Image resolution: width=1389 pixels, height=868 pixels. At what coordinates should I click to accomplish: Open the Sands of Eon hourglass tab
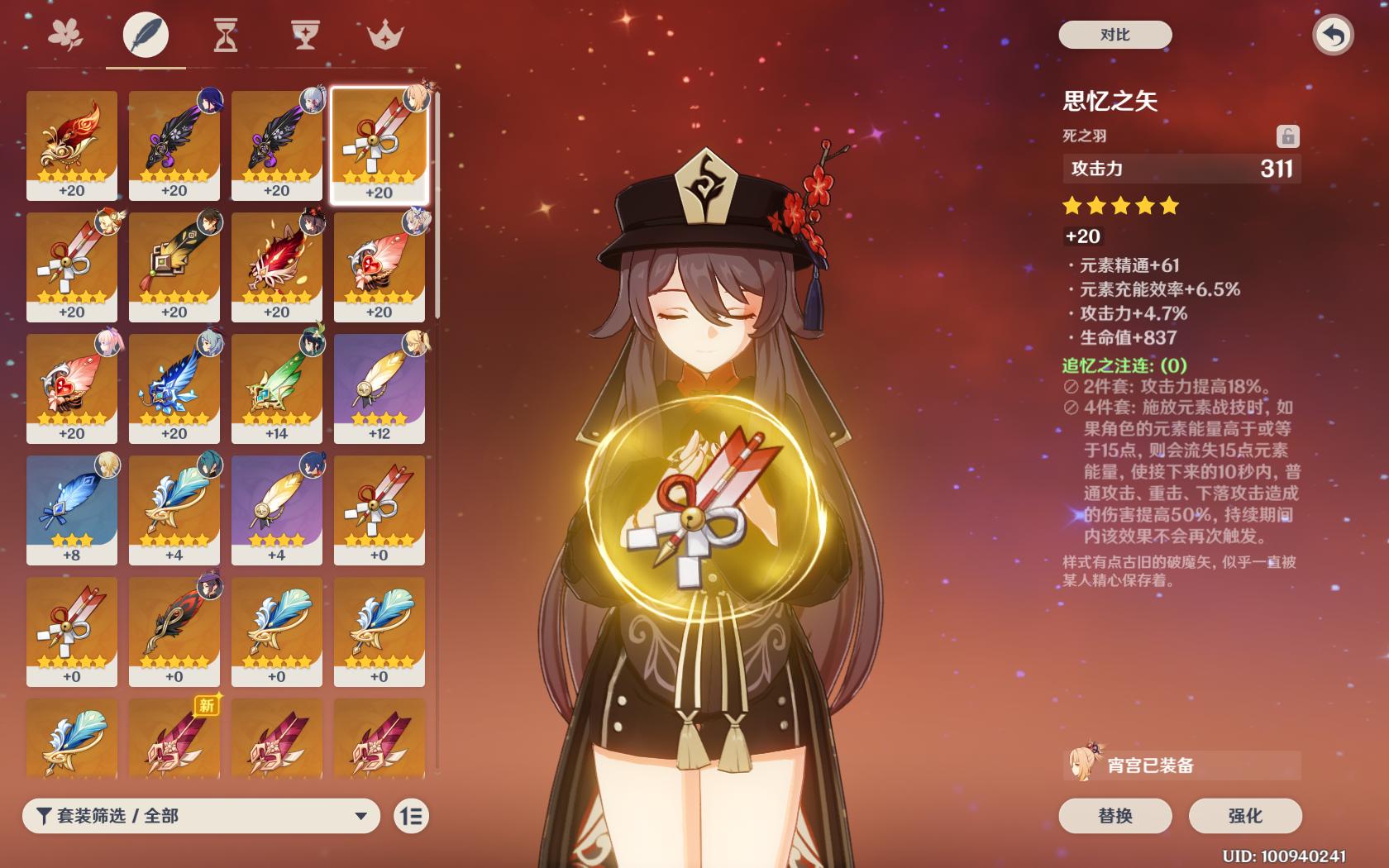225,35
